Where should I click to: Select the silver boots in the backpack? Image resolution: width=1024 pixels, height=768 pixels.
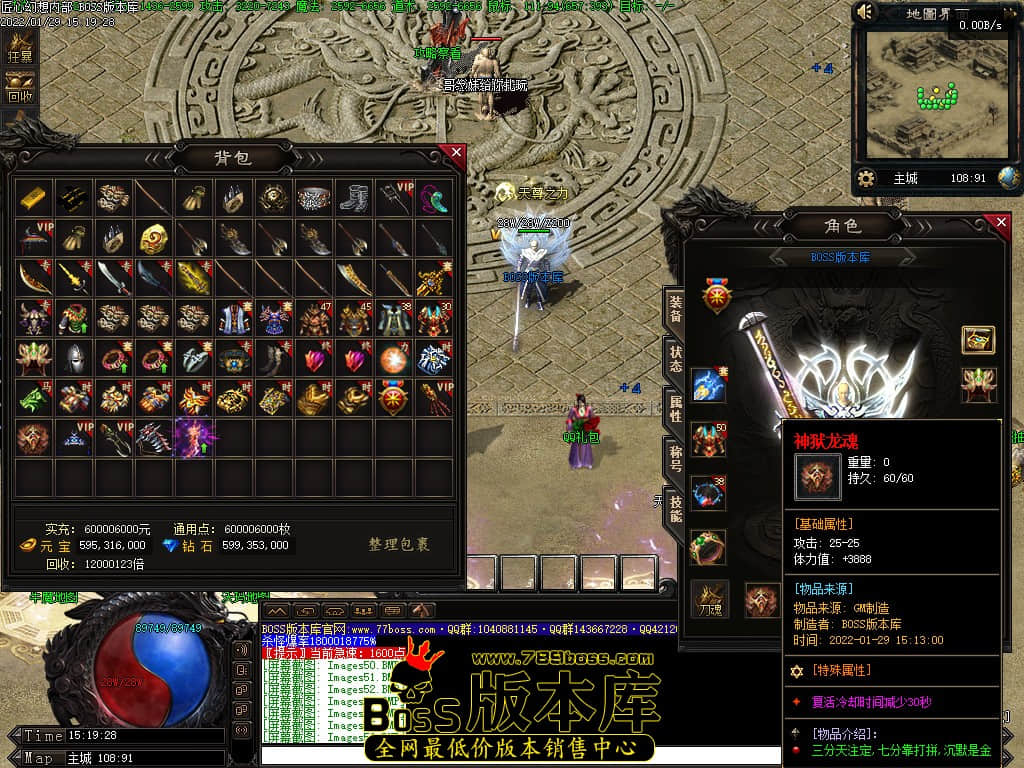click(x=354, y=198)
